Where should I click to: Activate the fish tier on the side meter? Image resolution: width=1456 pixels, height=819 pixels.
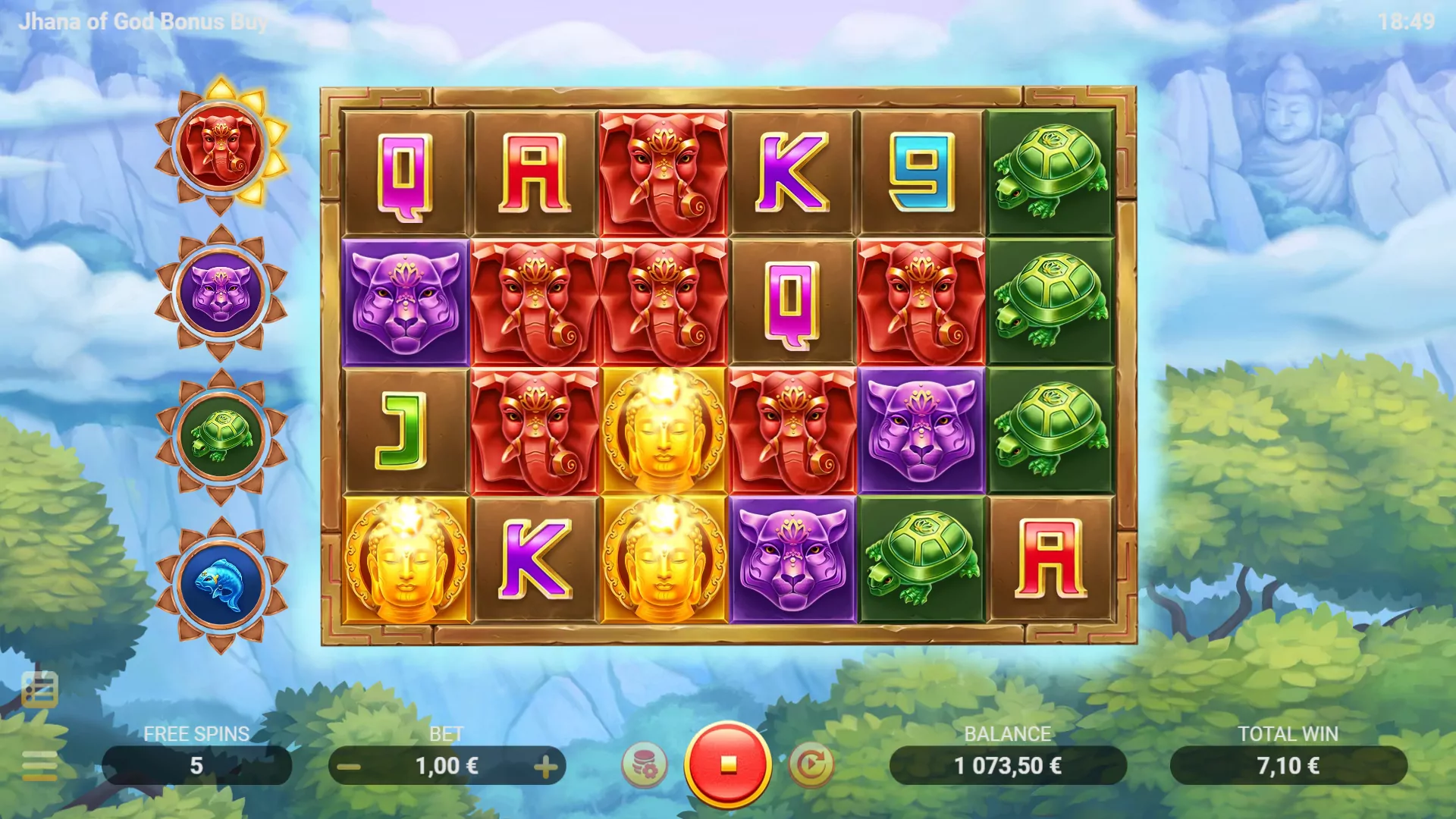pyautogui.click(x=221, y=582)
